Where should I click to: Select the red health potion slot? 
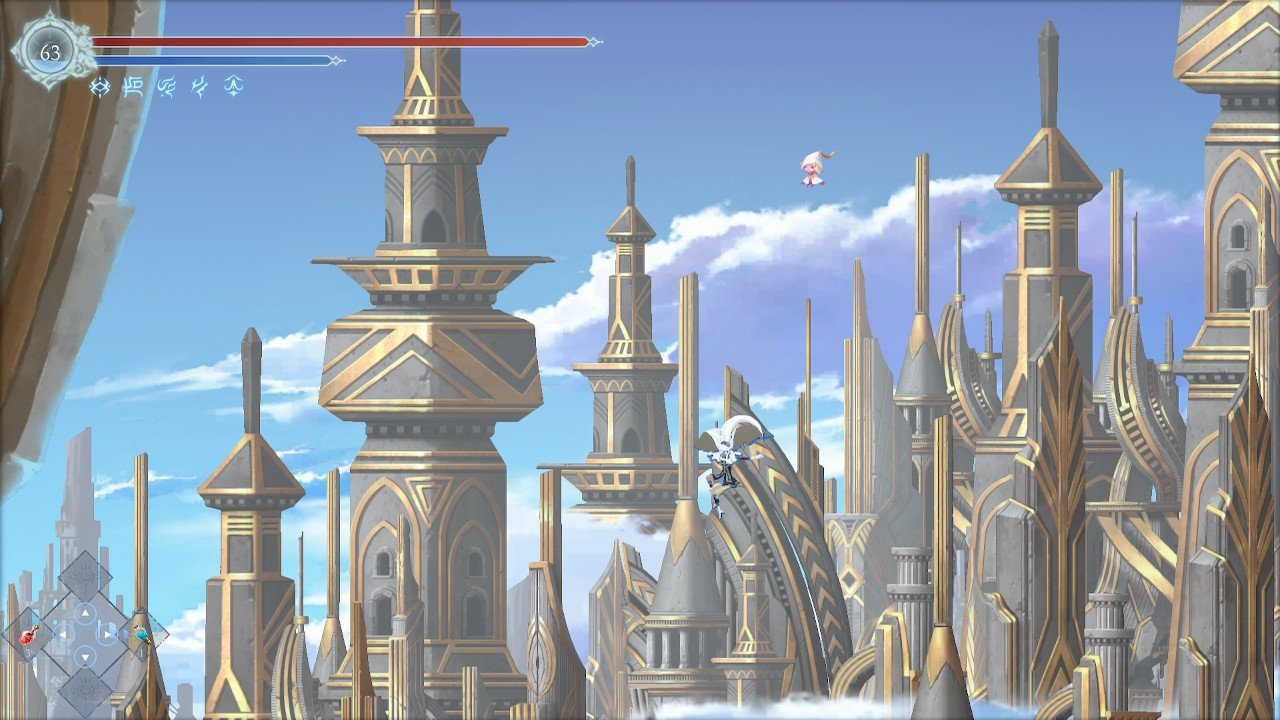[x=29, y=634]
